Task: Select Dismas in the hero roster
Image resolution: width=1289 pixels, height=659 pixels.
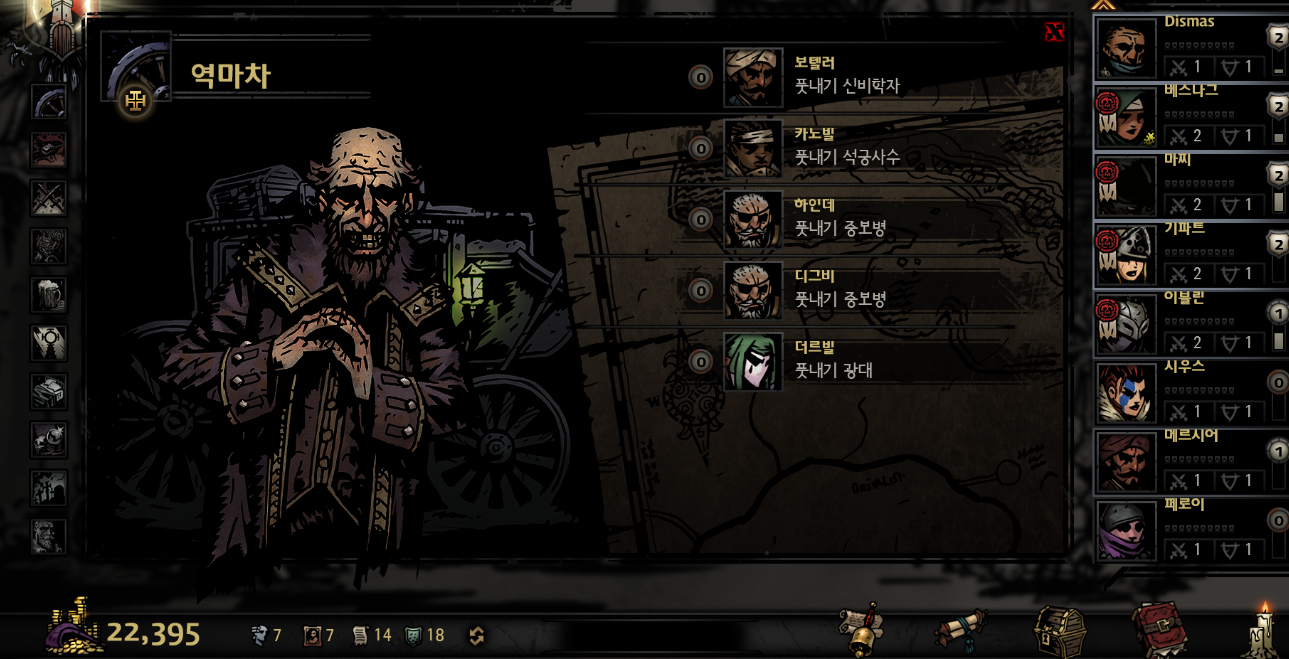Action: click(x=1128, y=47)
